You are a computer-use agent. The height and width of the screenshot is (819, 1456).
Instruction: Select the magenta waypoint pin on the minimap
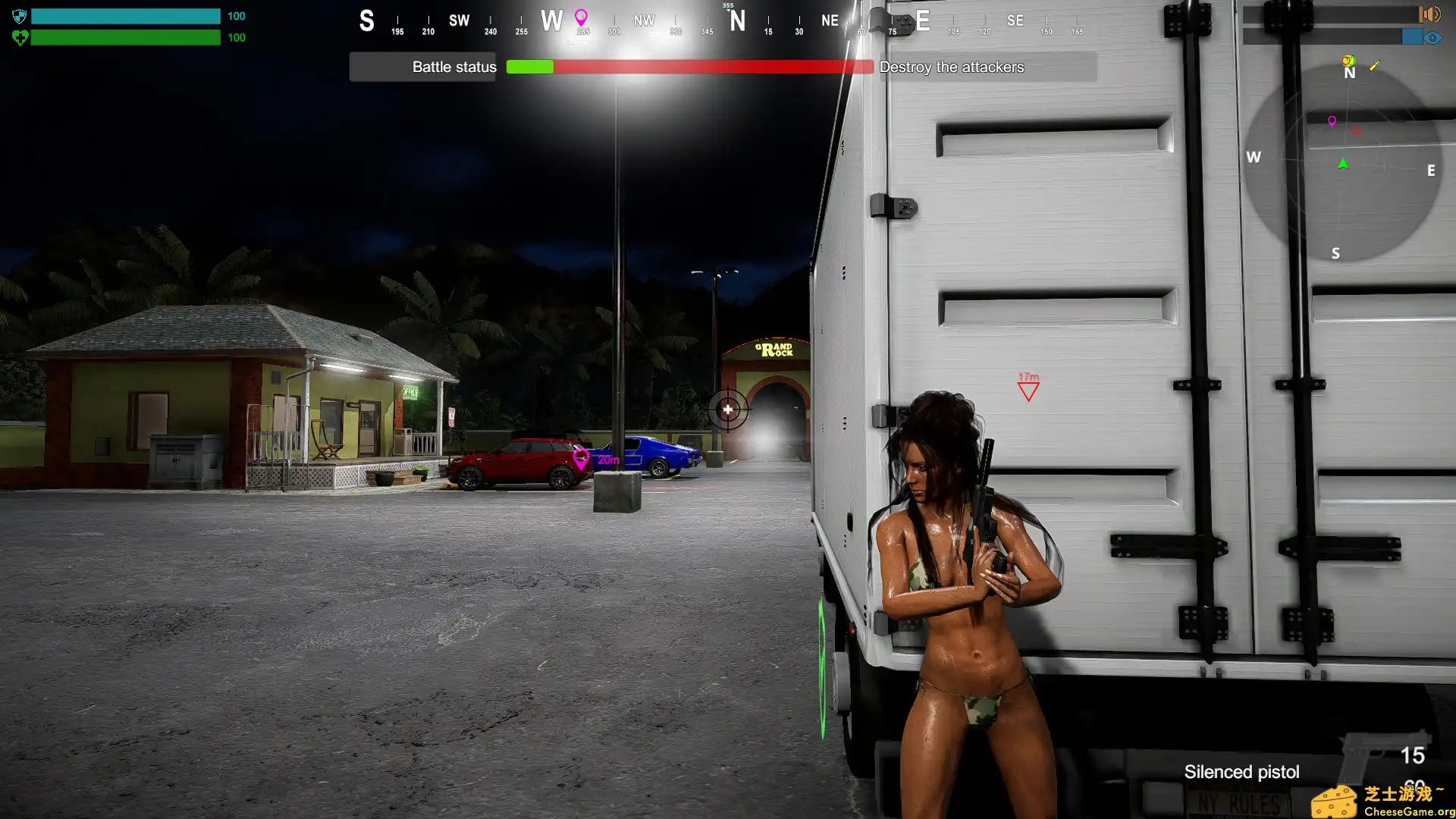click(x=1332, y=121)
